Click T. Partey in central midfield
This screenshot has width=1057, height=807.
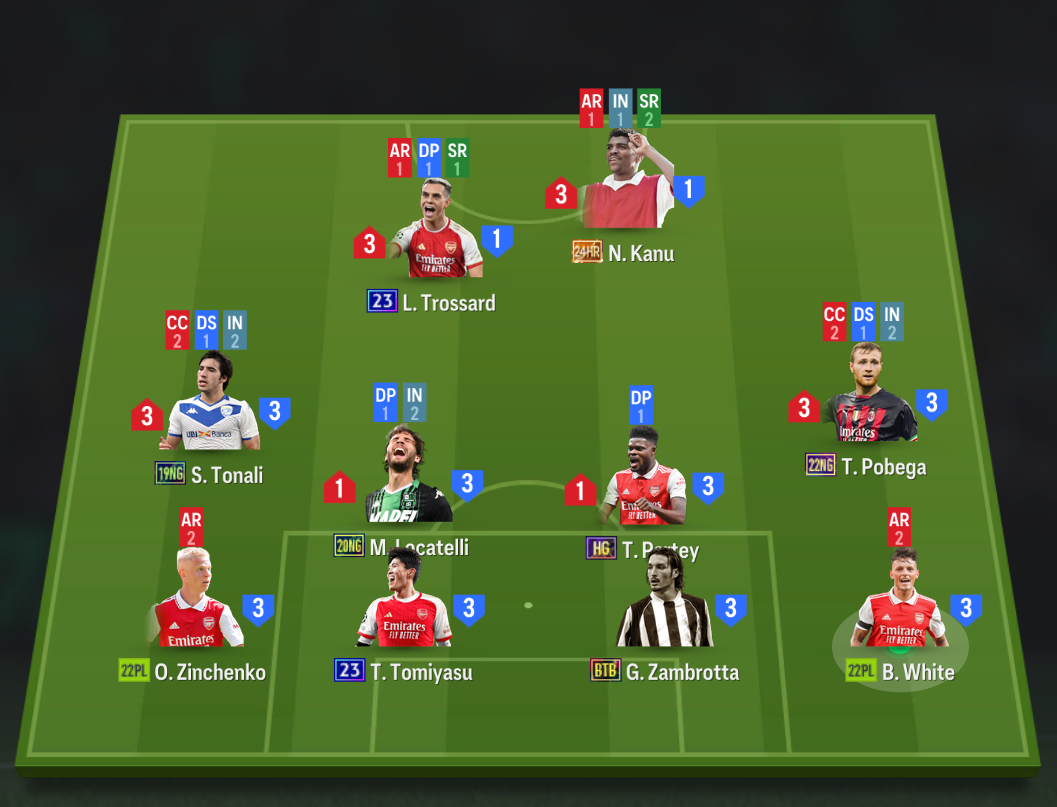pos(644,482)
